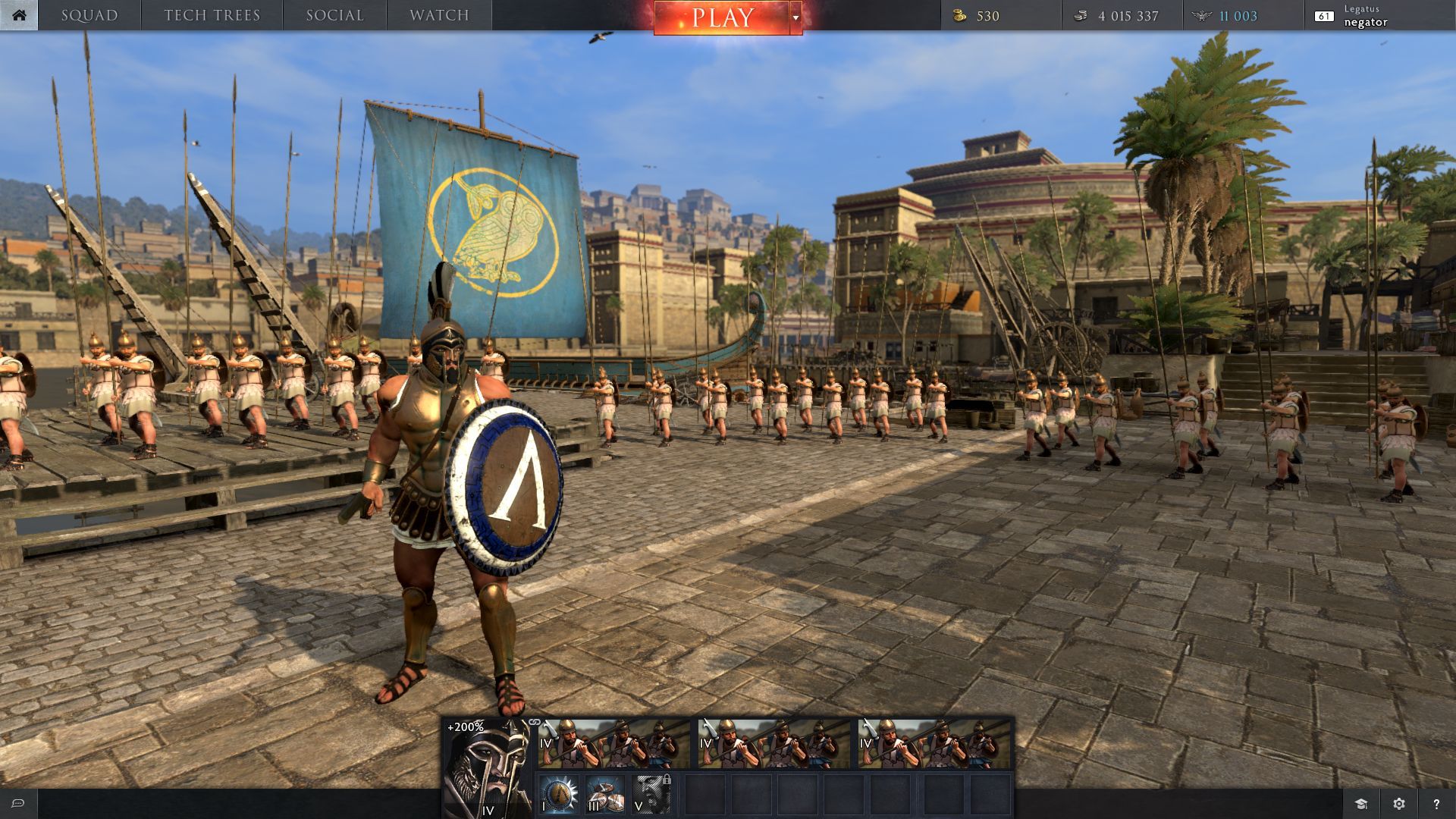Switch to the Watch tab
The height and width of the screenshot is (819, 1456).
point(439,15)
